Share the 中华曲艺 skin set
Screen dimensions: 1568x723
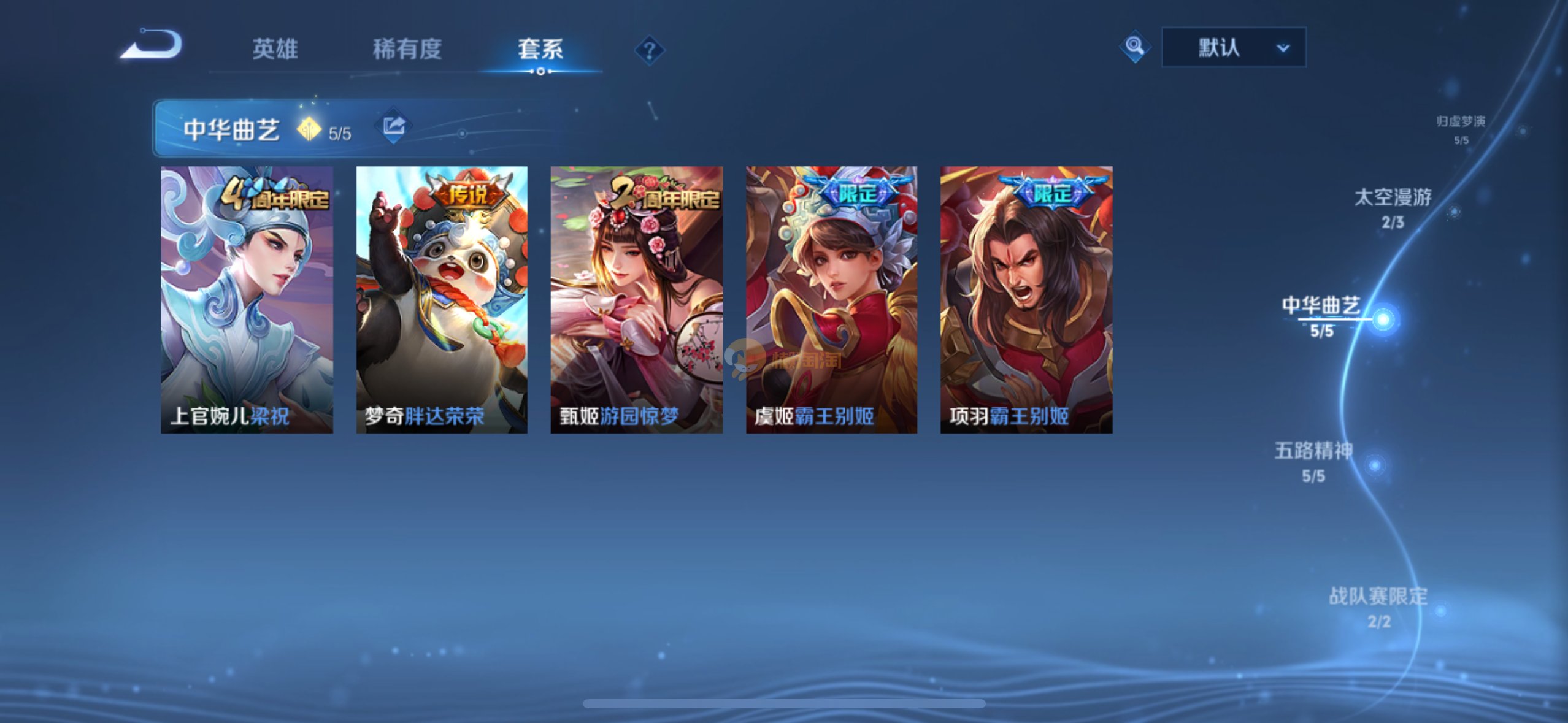(x=393, y=126)
